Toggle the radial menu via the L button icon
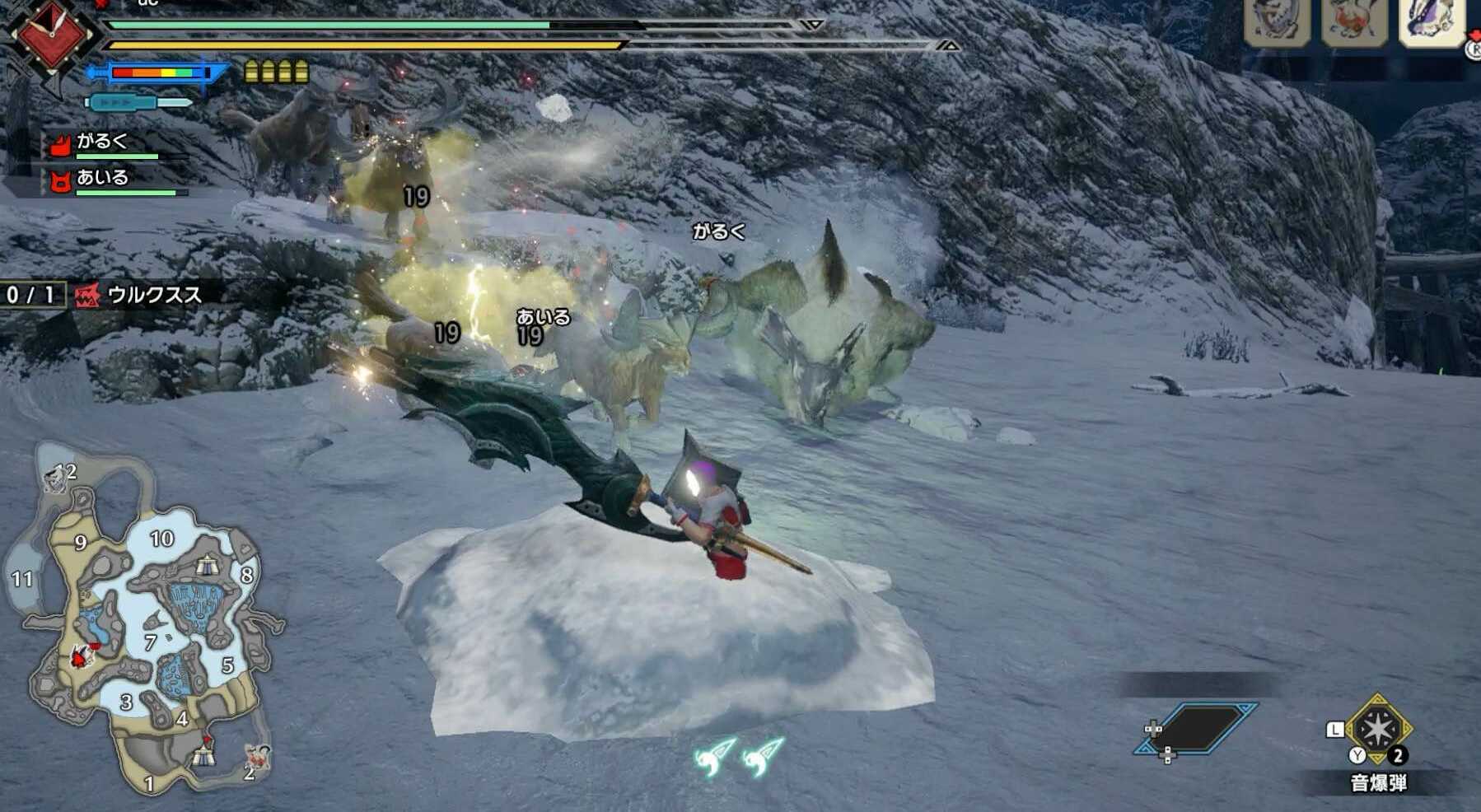Image resolution: width=1481 pixels, height=812 pixels. click(x=1335, y=728)
